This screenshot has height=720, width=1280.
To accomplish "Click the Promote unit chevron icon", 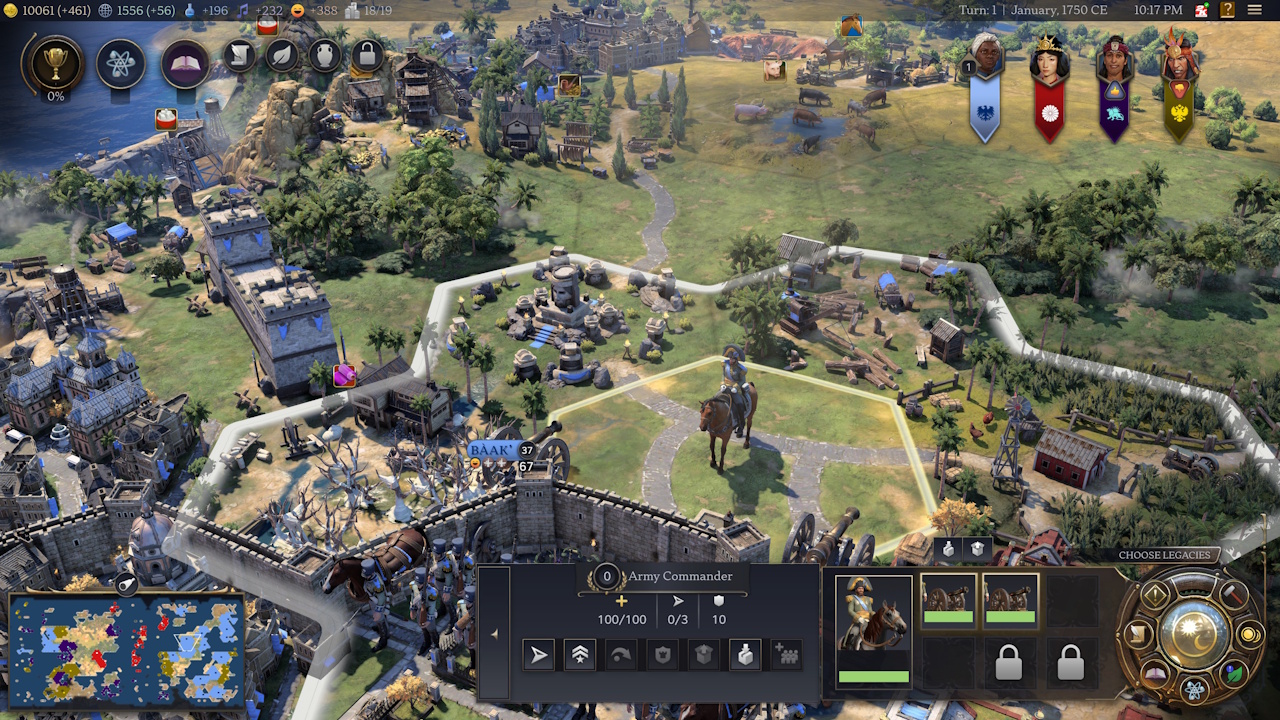I will point(578,655).
